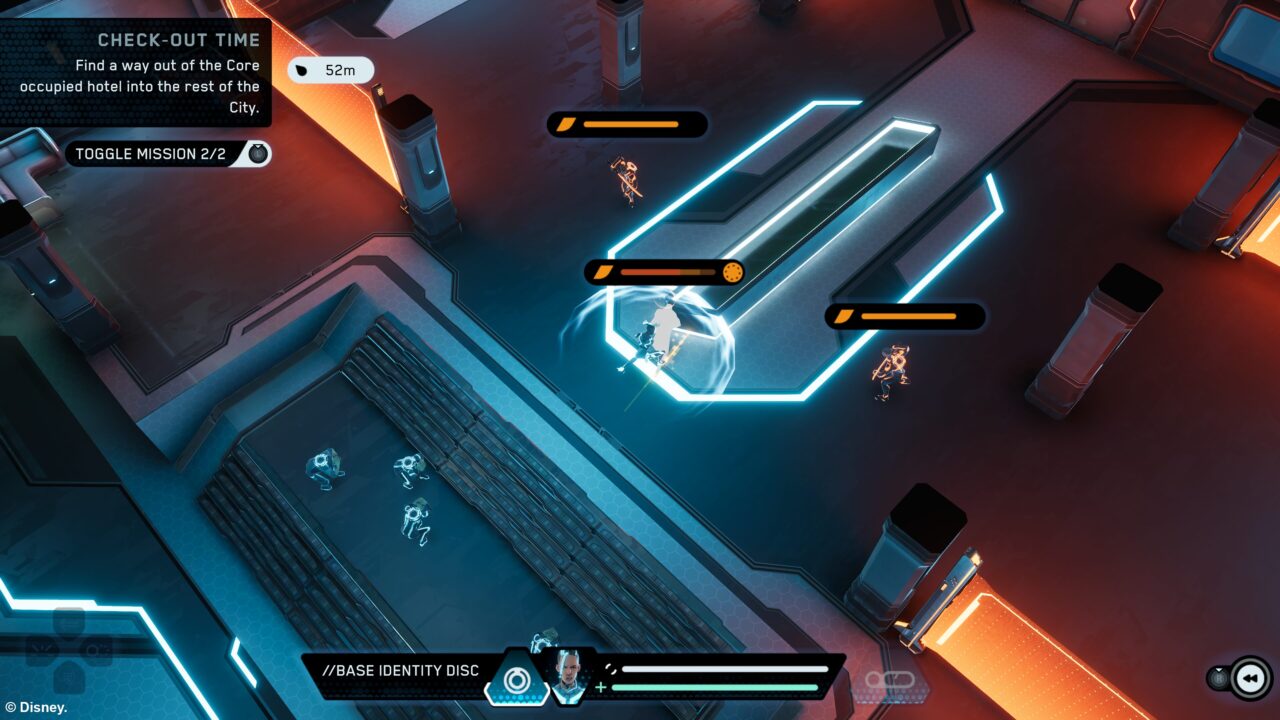Click the R button prompt beside the rewind circle

(1219, 679)
